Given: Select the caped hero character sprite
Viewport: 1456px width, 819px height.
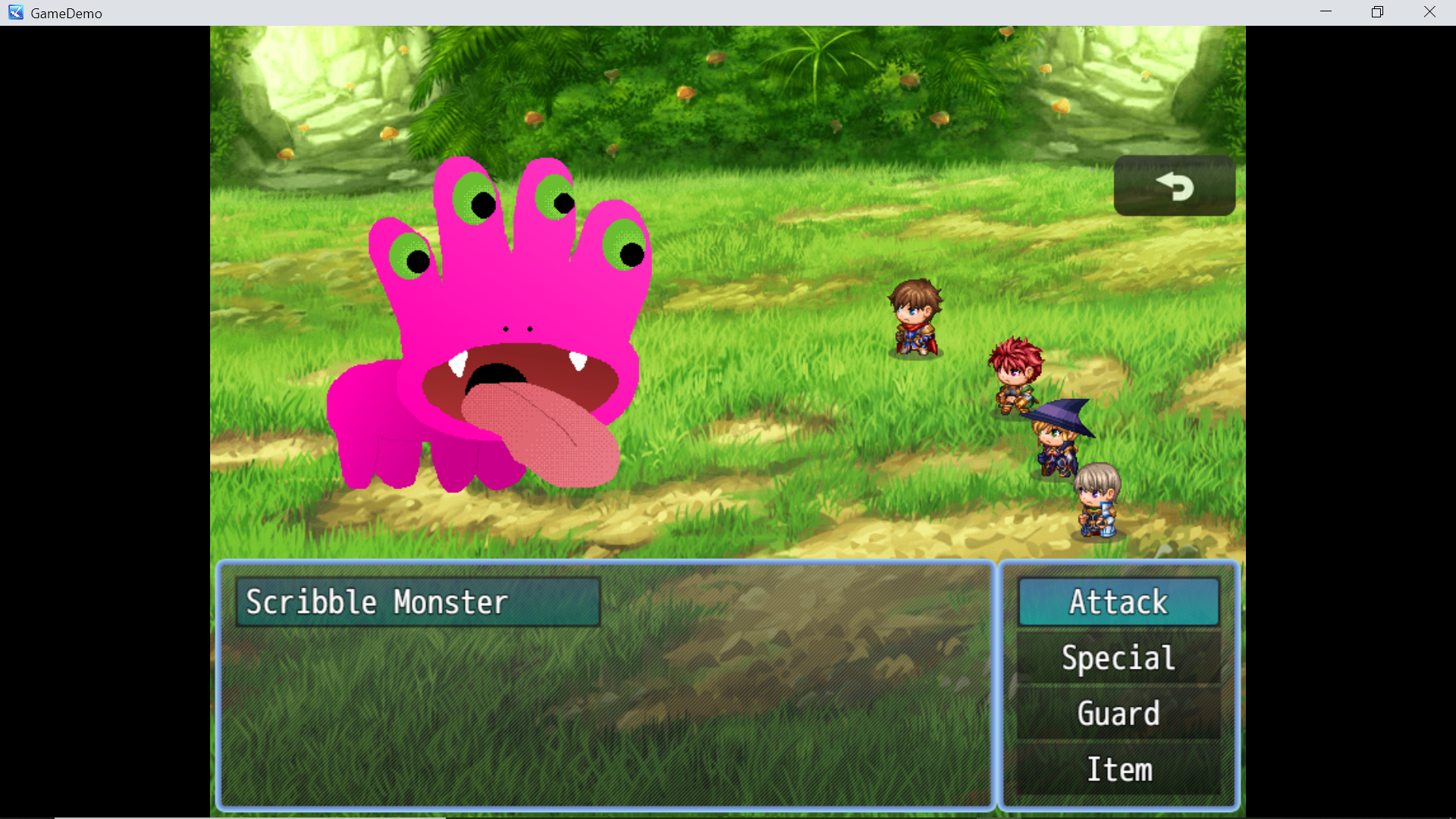Looking at the screenshot, I should click(x=915, y=318).
